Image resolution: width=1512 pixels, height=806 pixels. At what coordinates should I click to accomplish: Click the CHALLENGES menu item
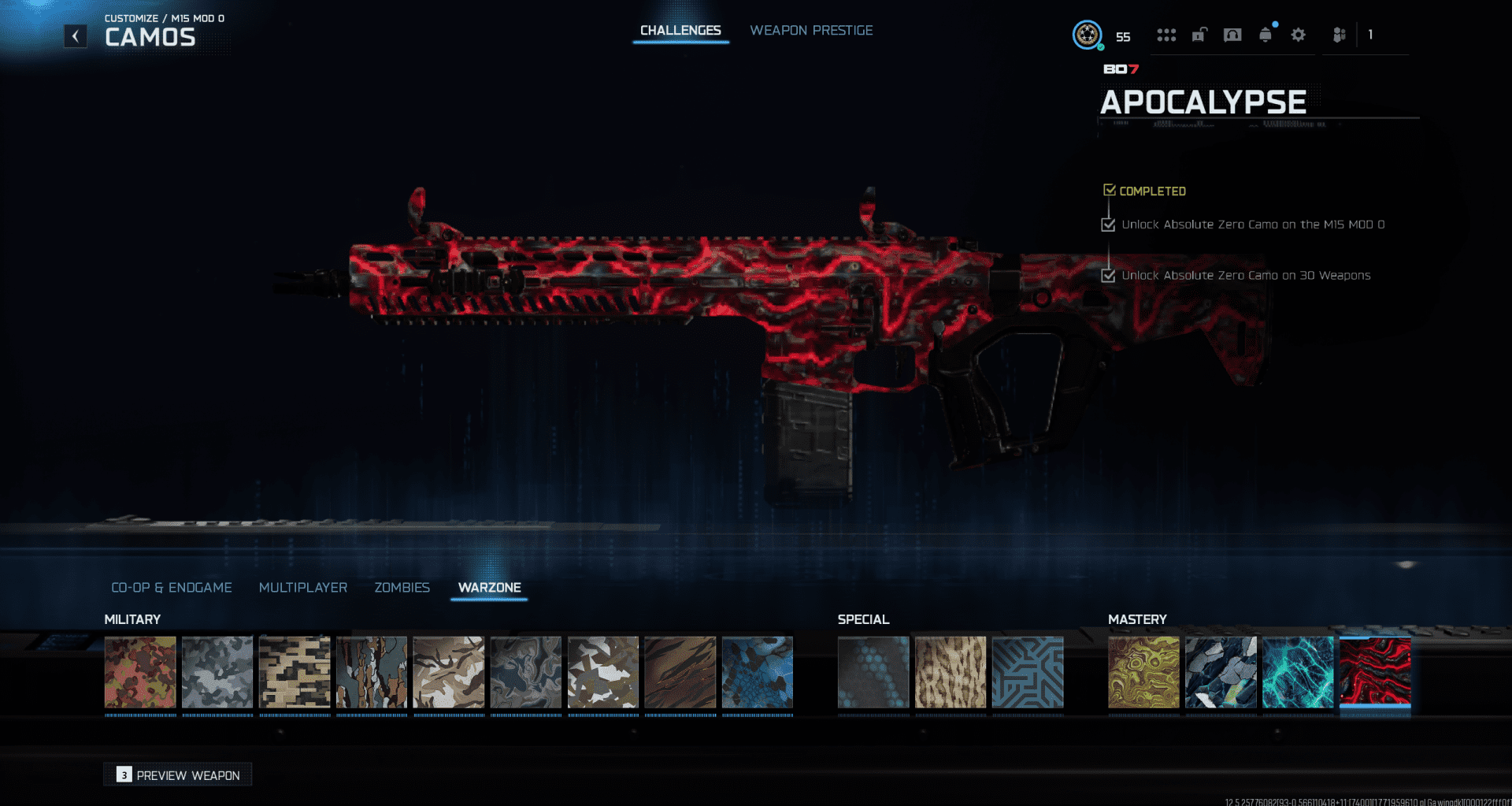(x=680, y=30)
